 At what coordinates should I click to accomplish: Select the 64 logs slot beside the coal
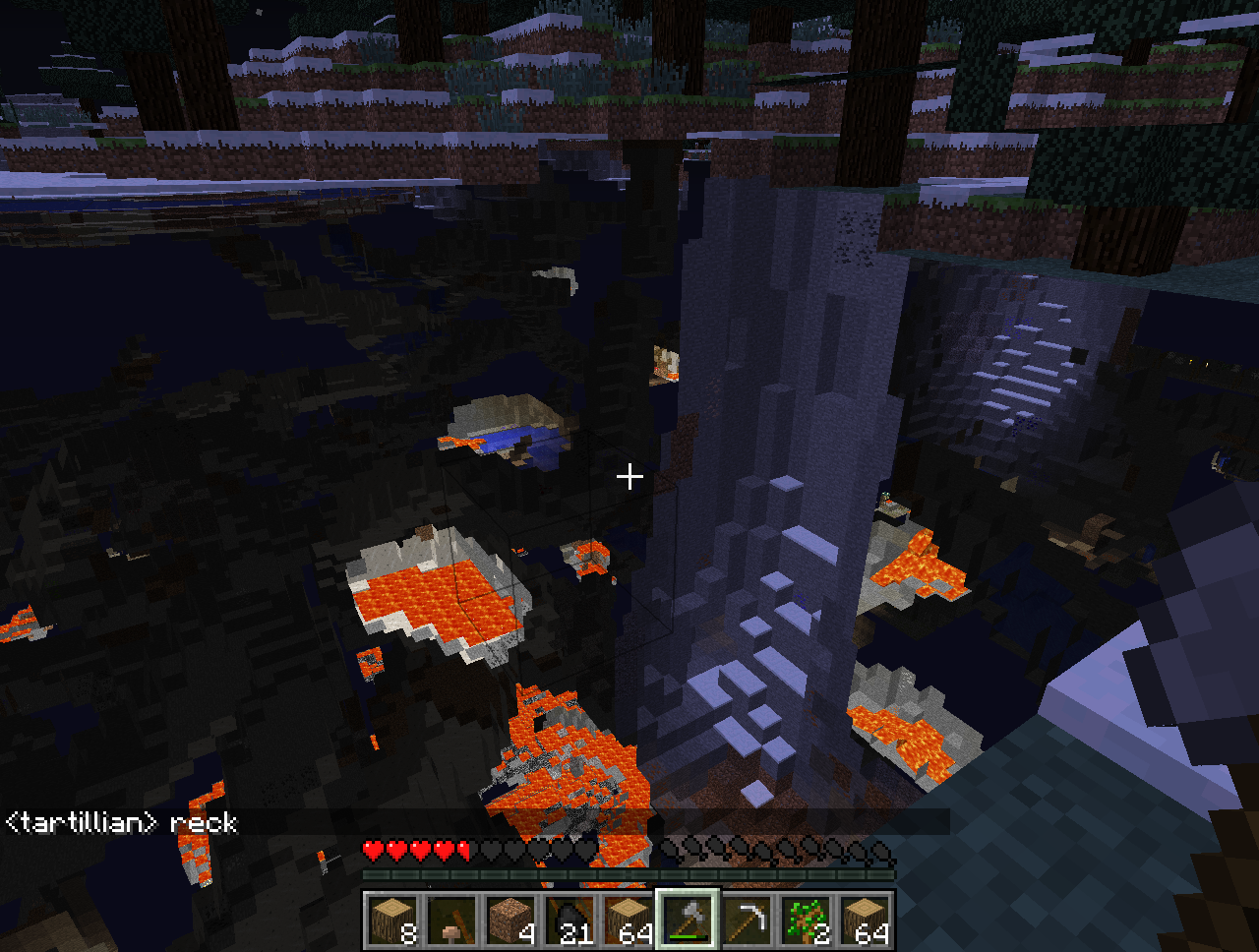pos(629,922)
